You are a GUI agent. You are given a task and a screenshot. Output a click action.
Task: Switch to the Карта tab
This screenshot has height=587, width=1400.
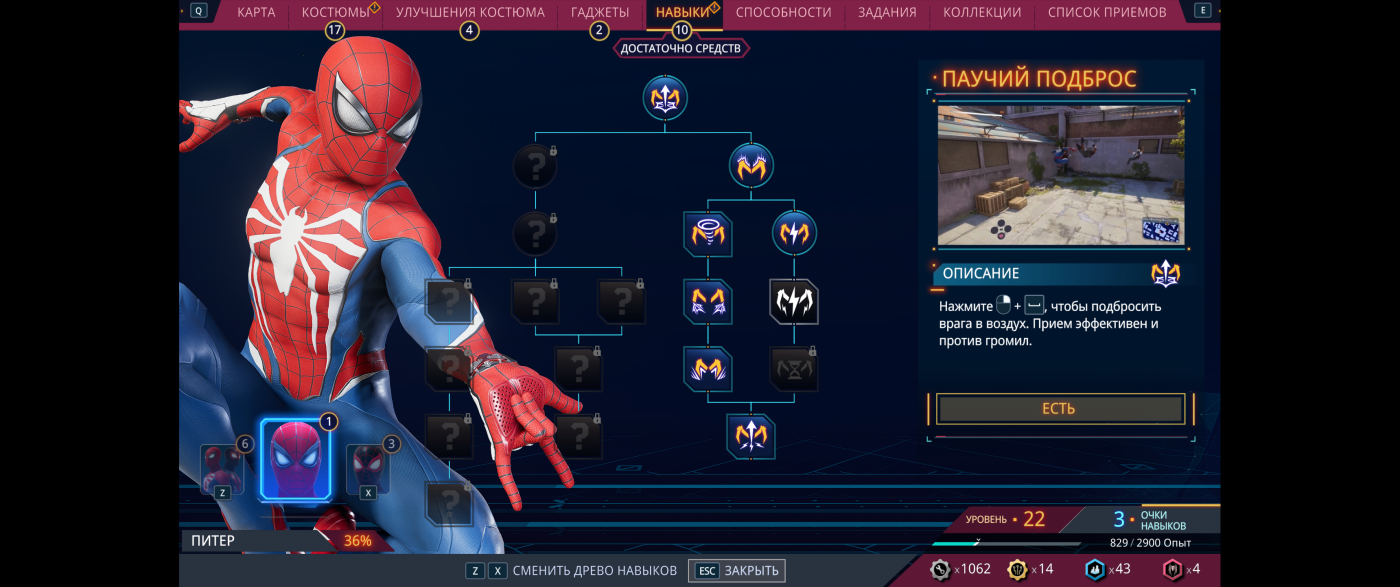[257, 12]
